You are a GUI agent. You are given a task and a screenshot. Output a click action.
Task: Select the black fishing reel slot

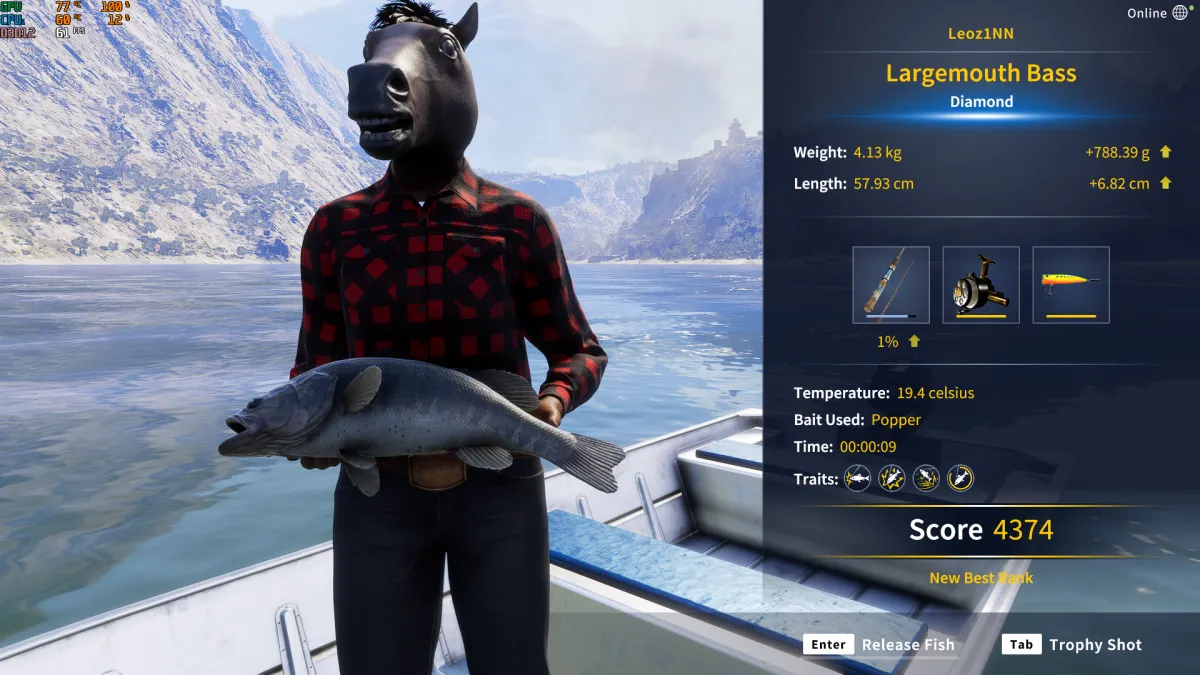980,285
